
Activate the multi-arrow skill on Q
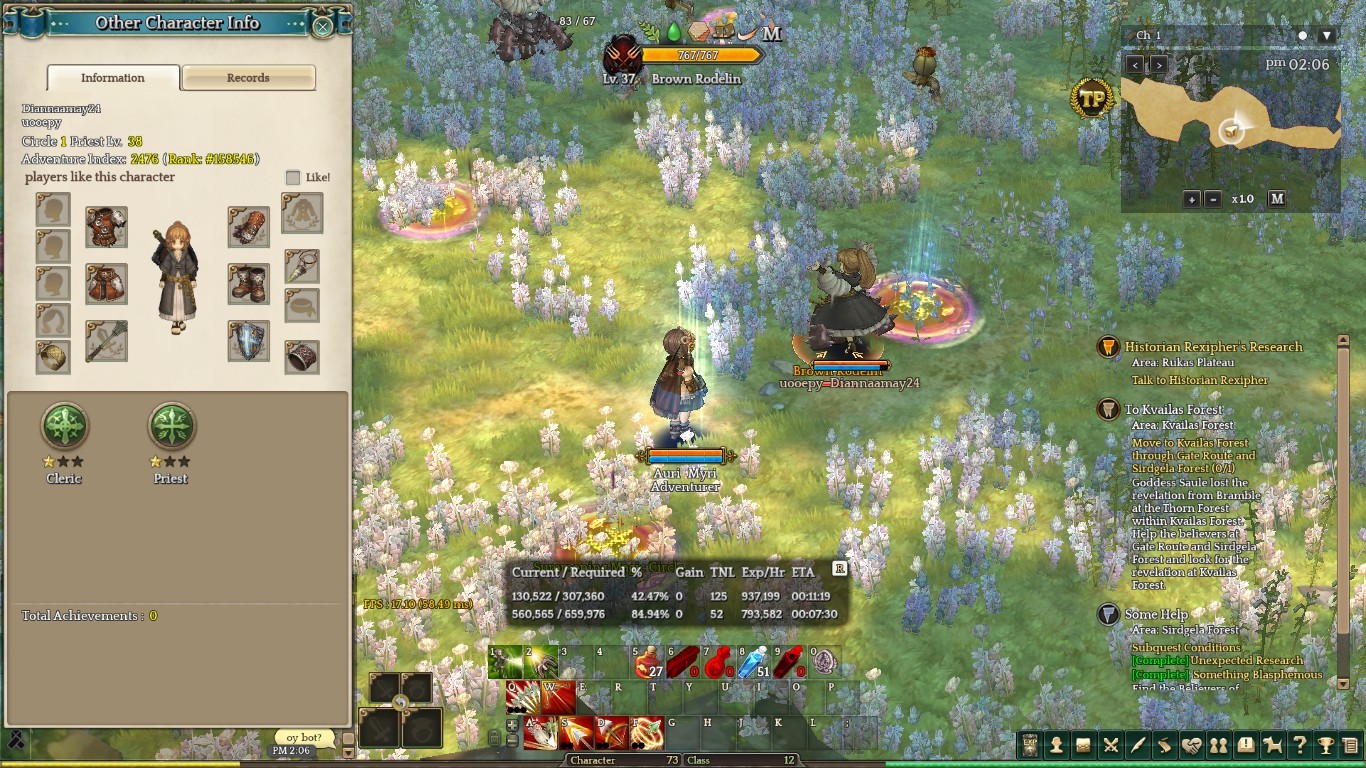click(523, 696)
